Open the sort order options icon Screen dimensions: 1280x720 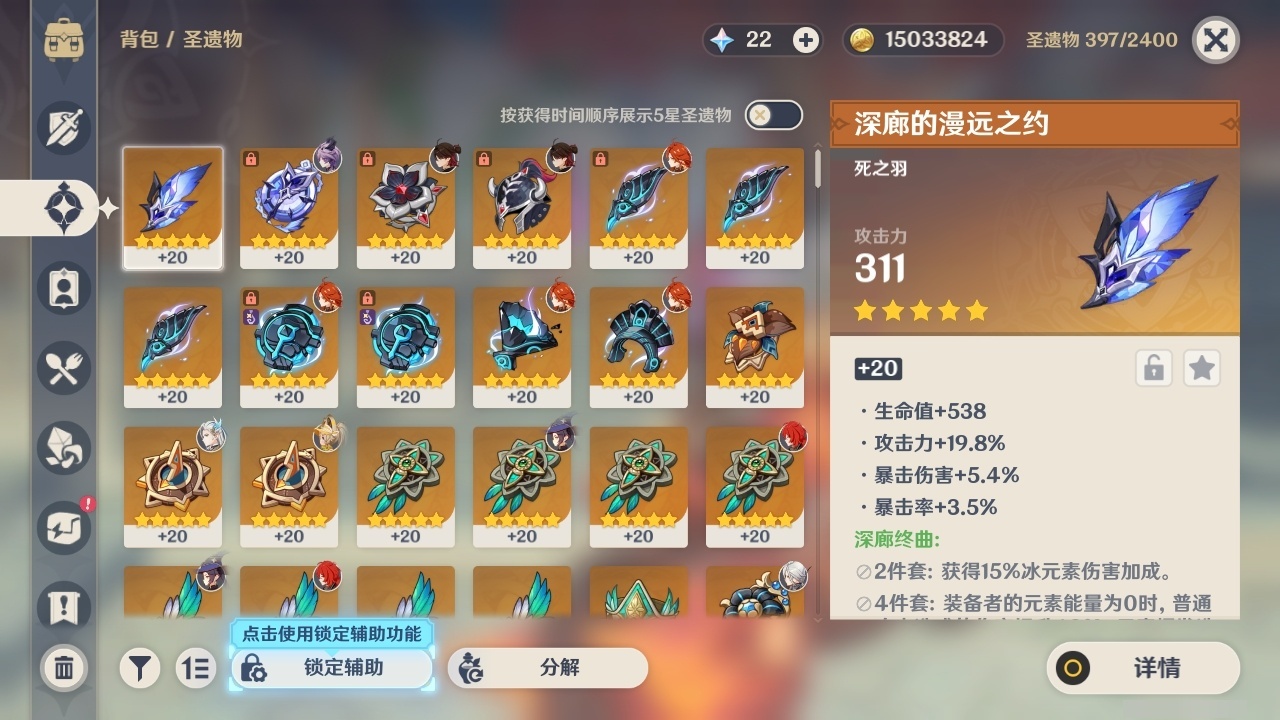coord(196,668)
